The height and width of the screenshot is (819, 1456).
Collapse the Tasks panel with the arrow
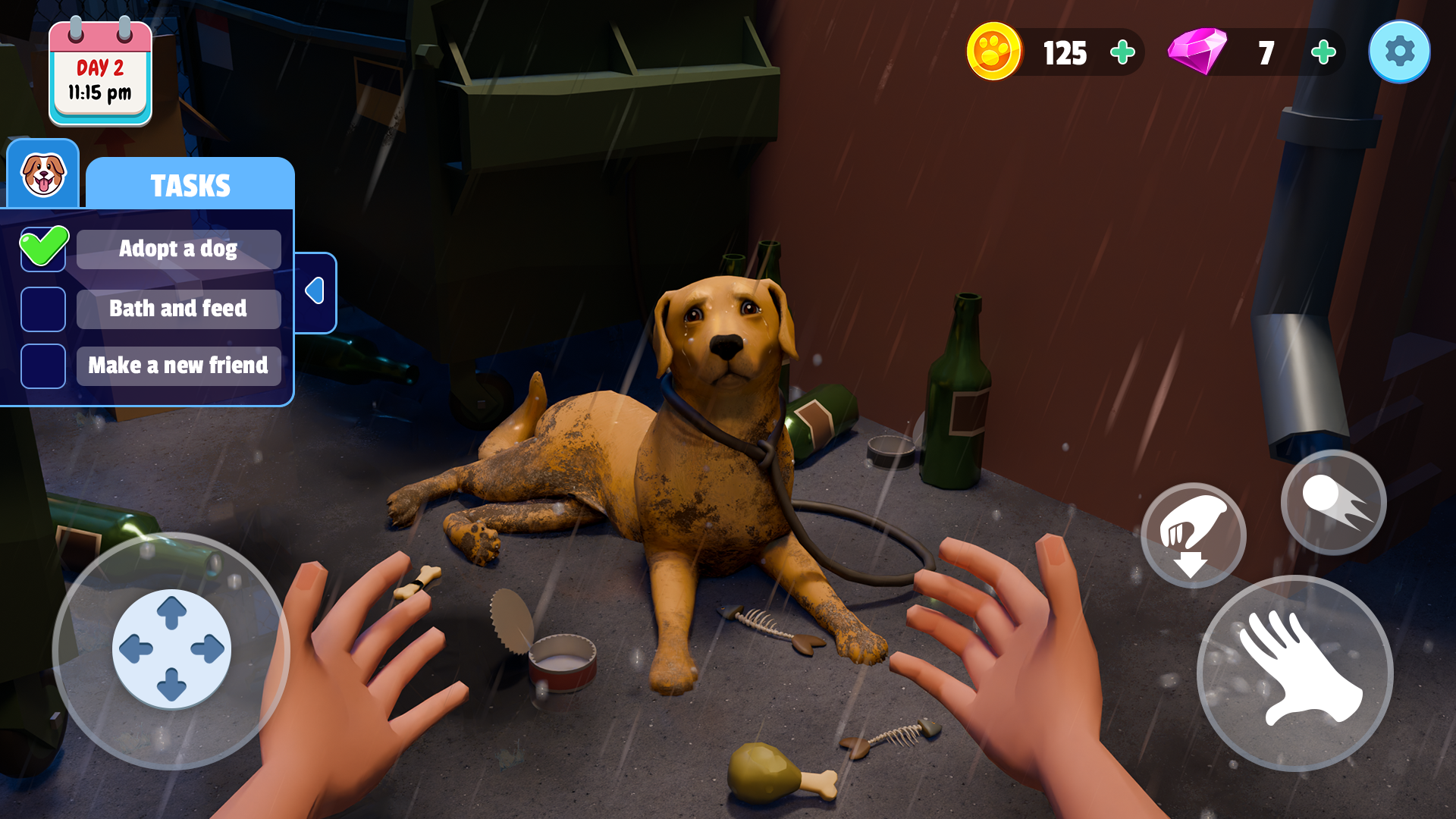pyautogui.click(x=315, y=292)
